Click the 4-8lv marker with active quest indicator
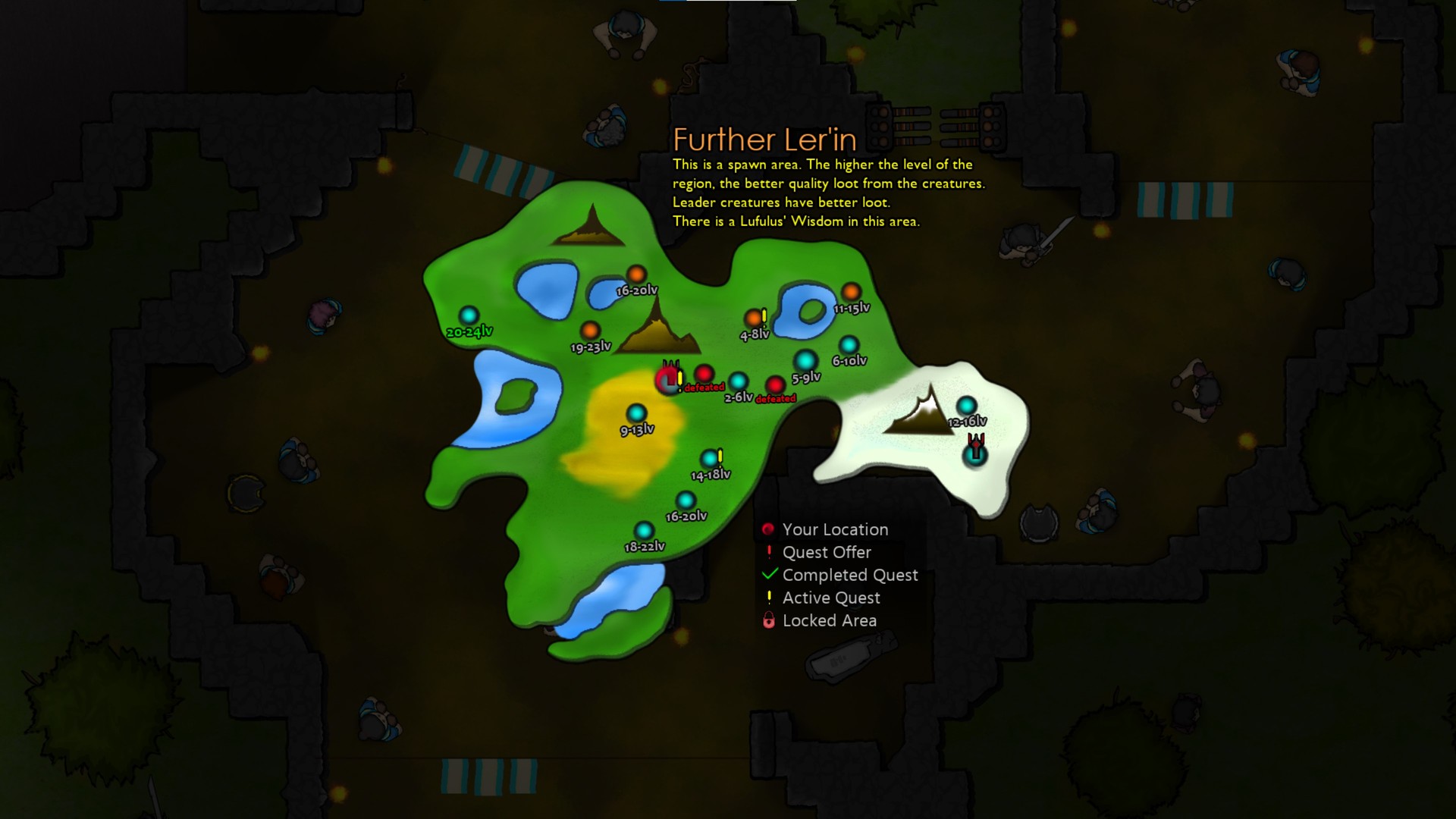This screenshot has height=819, width=1456. (x=754, y=318)
